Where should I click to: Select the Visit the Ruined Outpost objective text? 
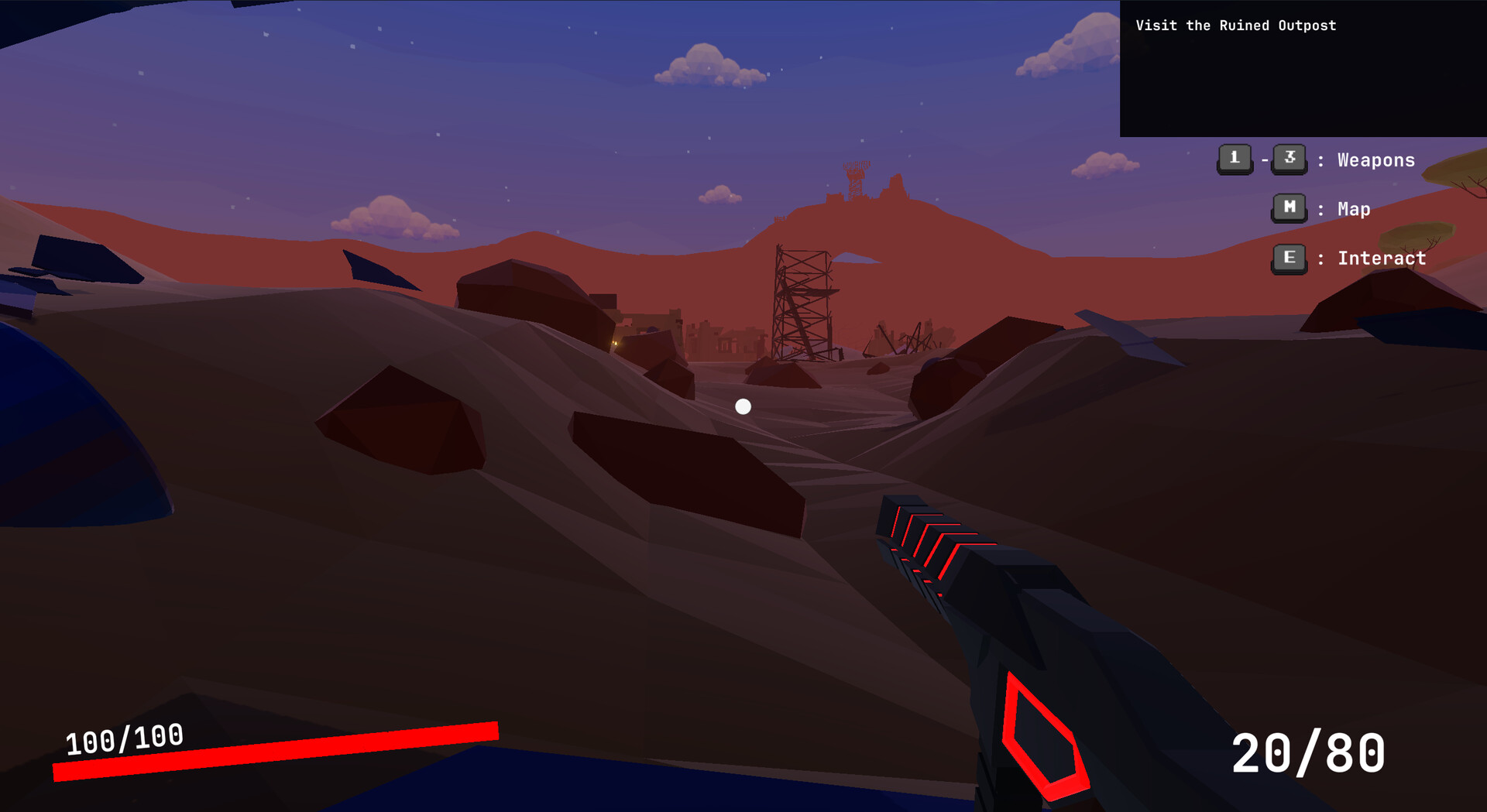tap(1235, 25)
